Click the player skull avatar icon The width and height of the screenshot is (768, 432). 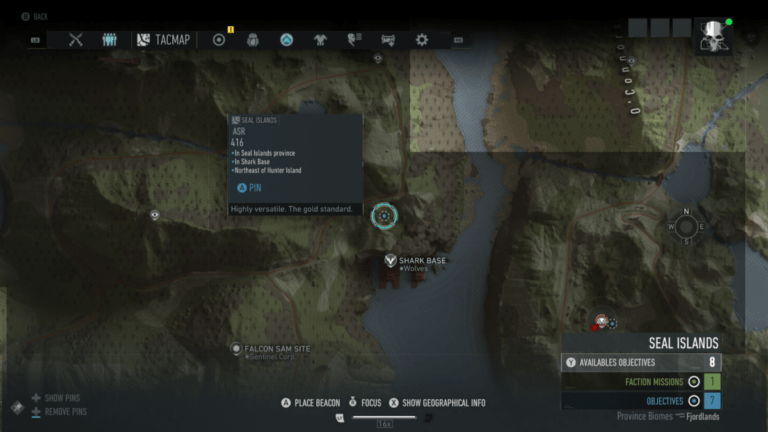[x=714, y=36]
